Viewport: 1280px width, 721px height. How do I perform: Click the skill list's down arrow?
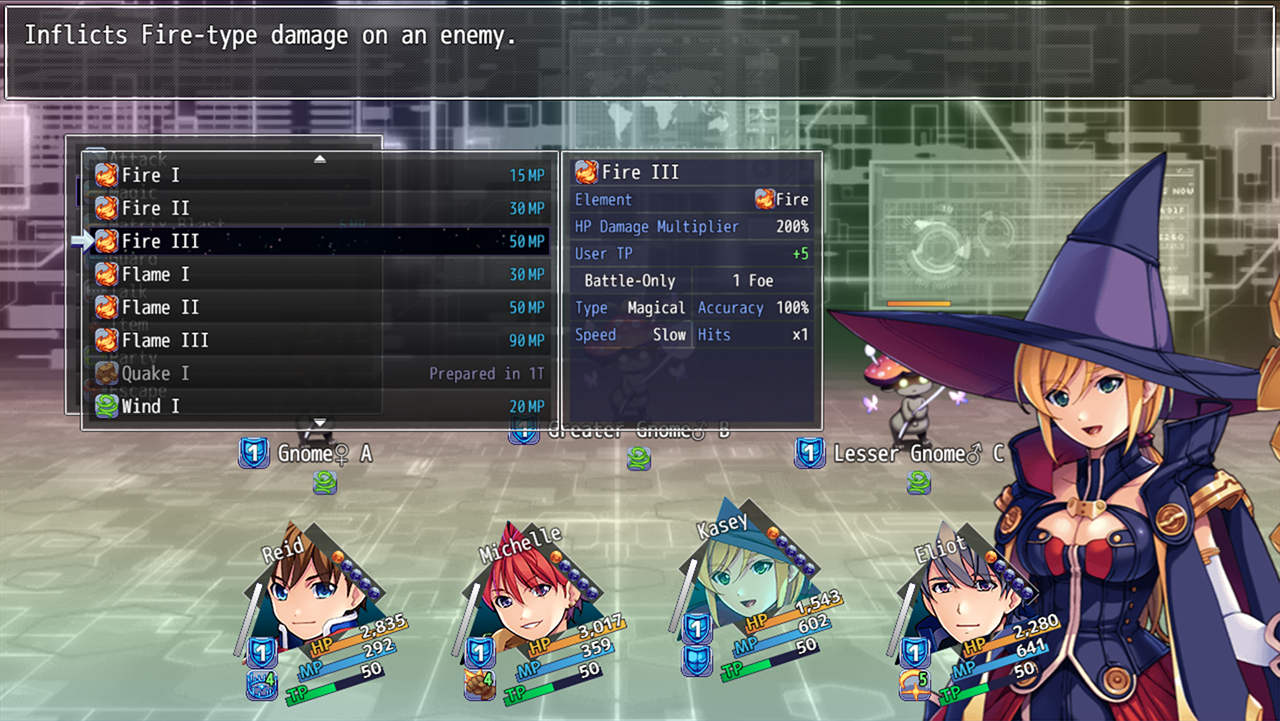(x=320, y=423)
